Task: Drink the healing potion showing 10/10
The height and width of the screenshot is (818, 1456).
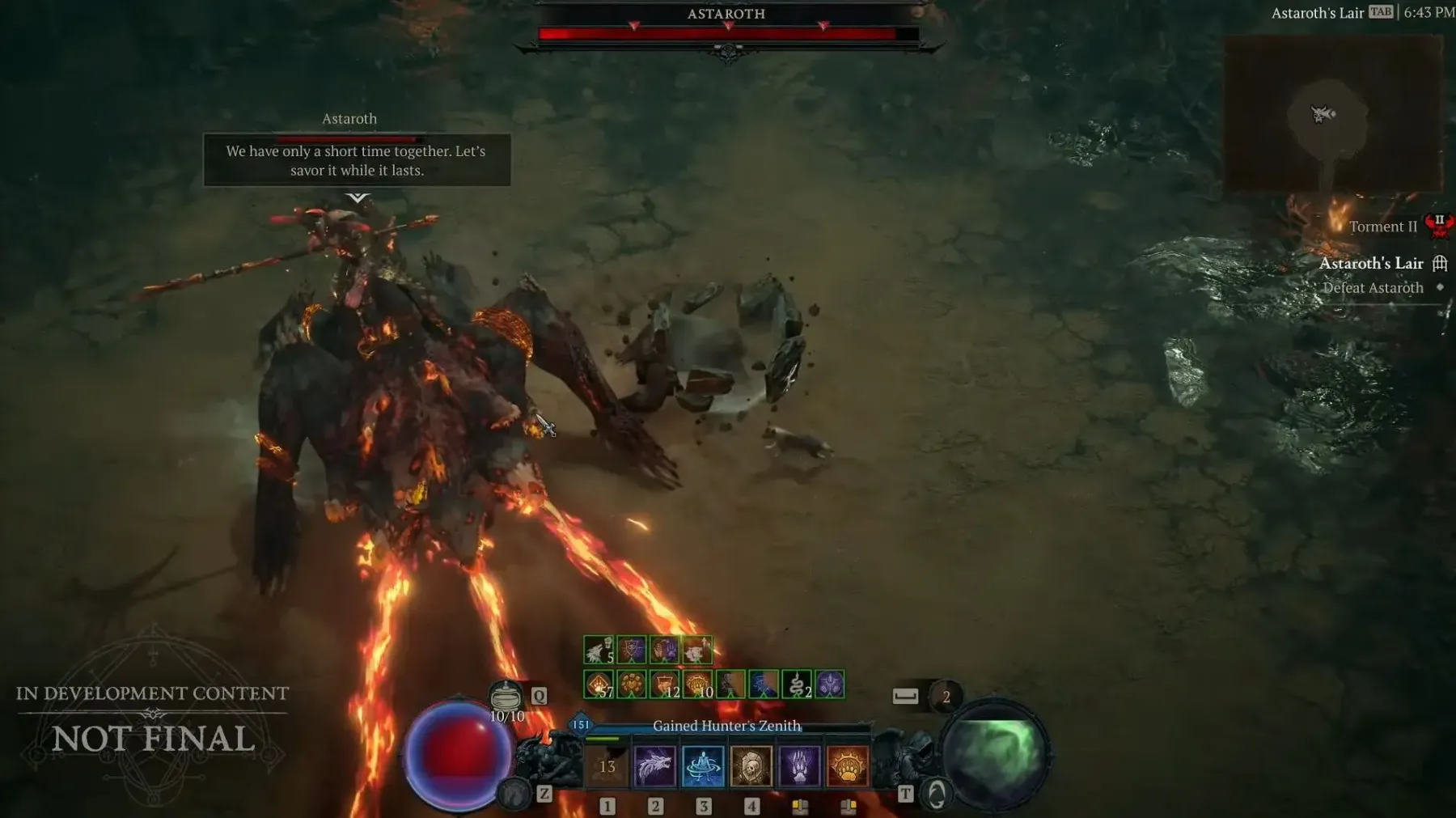Action: pyautogui.click(x=506, y=697)
